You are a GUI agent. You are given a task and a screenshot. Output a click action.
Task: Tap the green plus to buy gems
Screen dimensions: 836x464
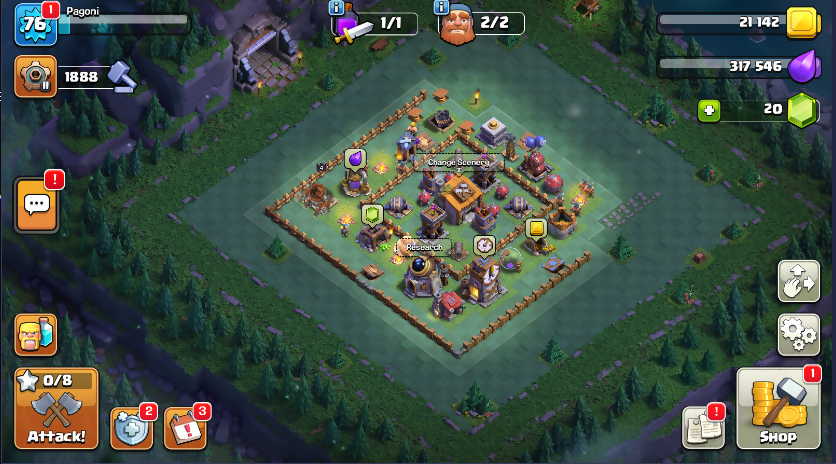709,110
